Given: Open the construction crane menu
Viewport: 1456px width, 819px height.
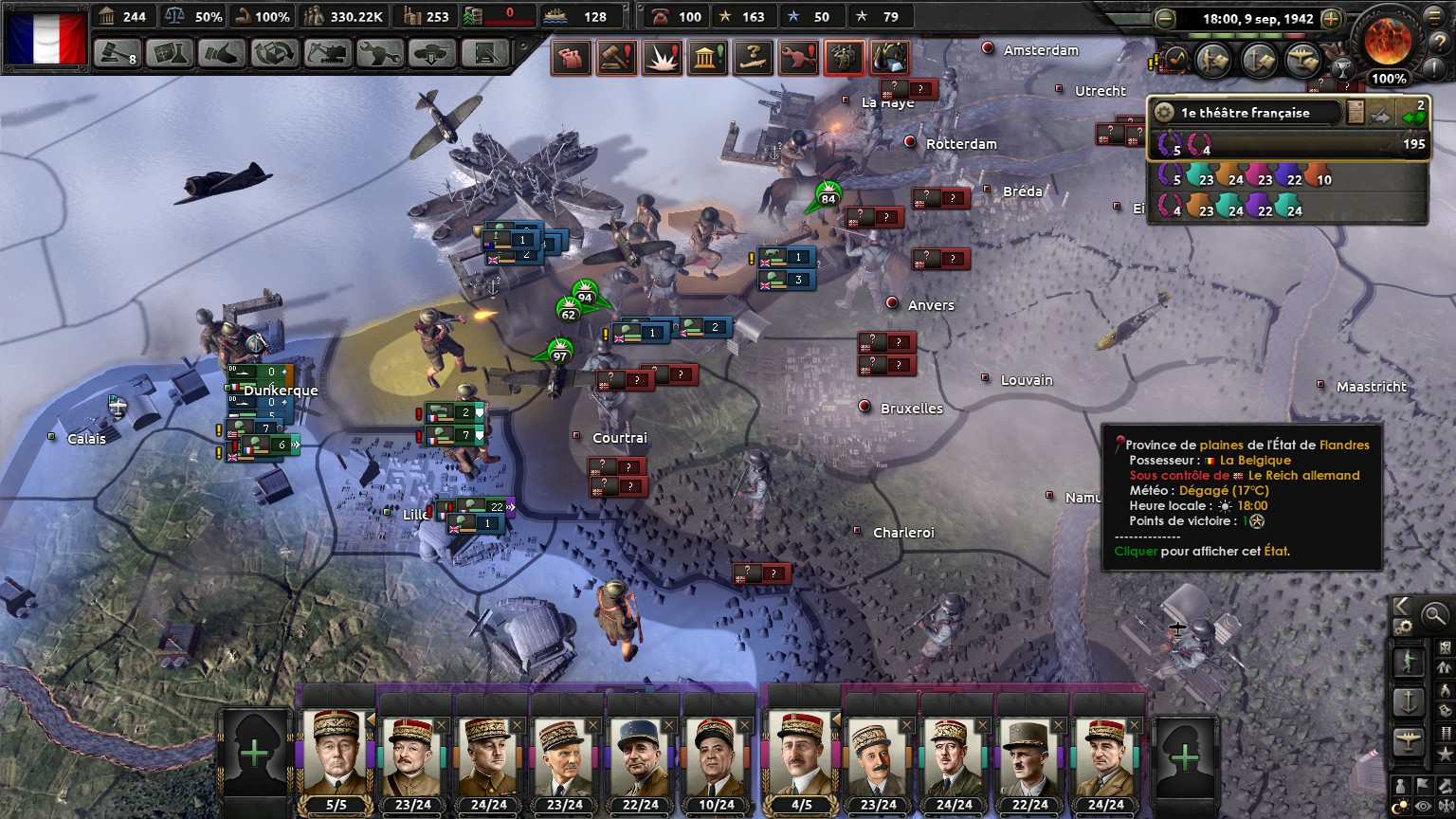Looking at the screenshot, I should (327, 53).
